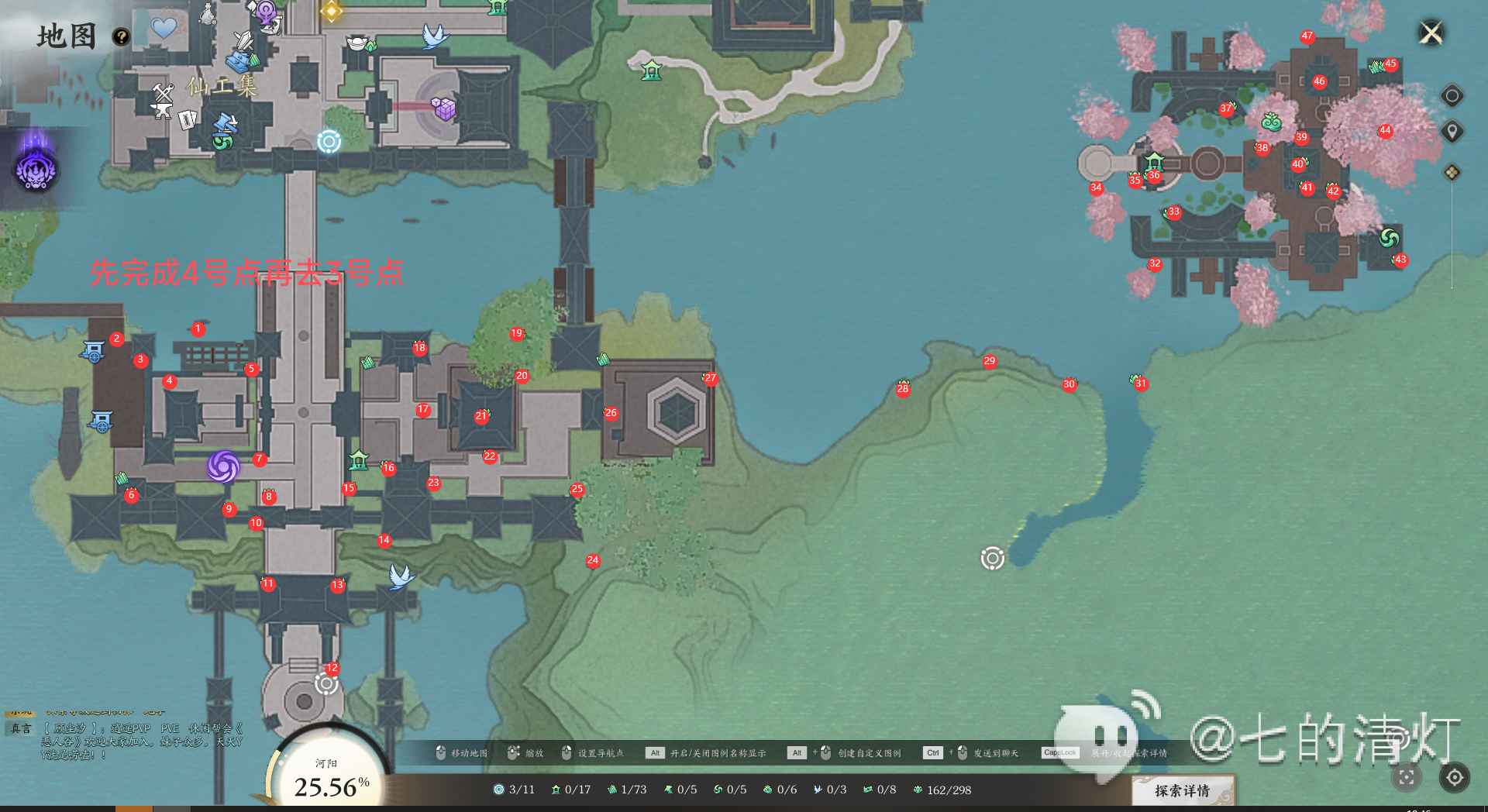Viewport: 1488px width, 812px height.
Task: Select red map marker number 29
Action: 990,361
